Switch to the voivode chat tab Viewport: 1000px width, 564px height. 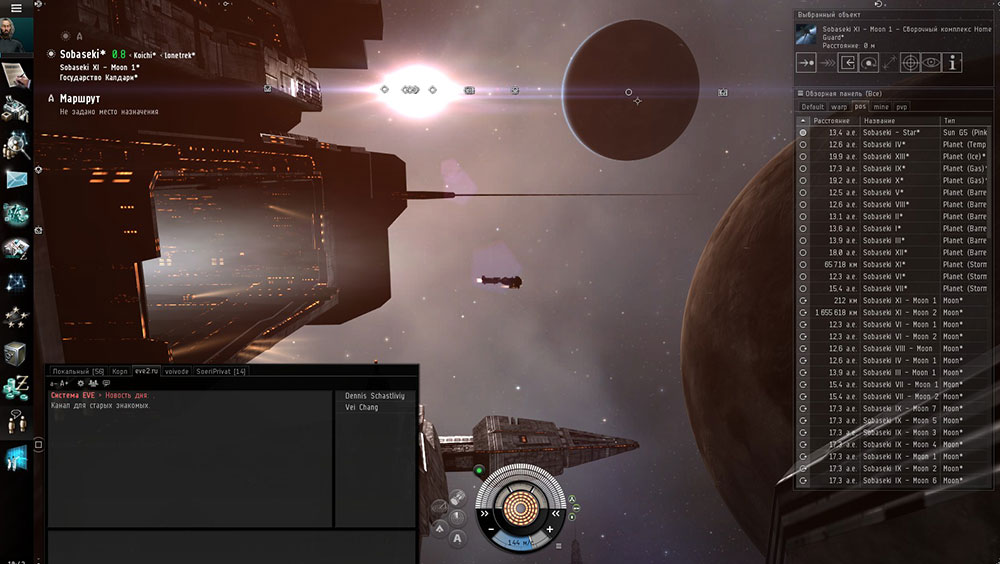[176, 371]
